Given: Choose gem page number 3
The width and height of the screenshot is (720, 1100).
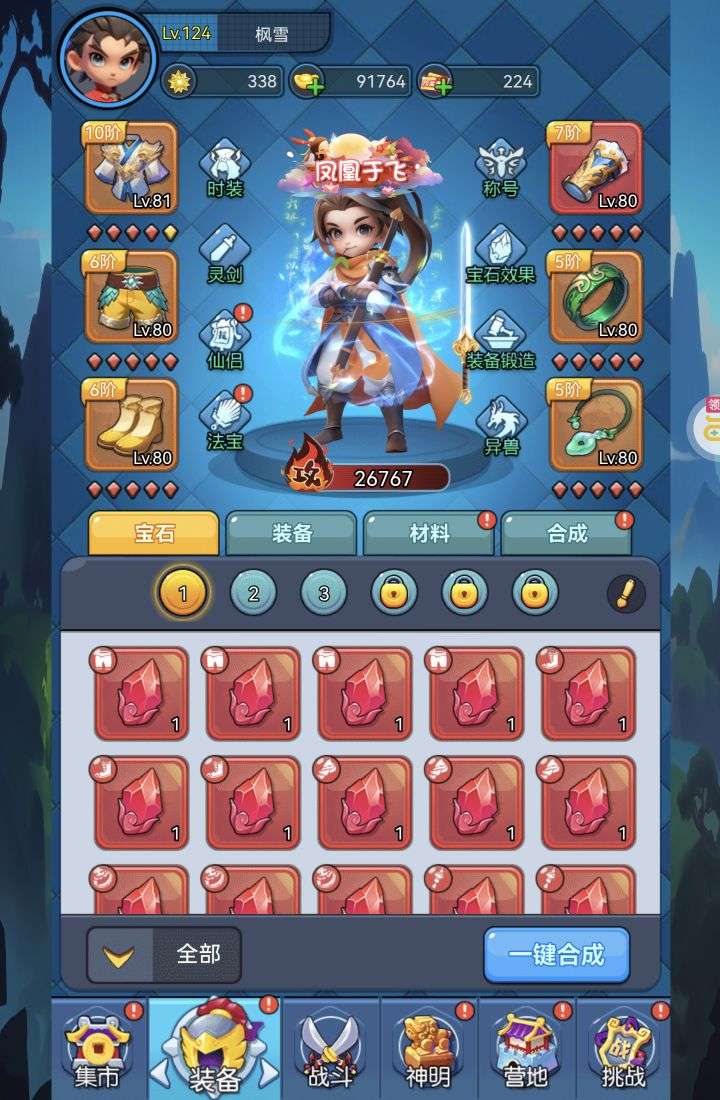Looking at the screenshot, I should (x=324, y=594).
